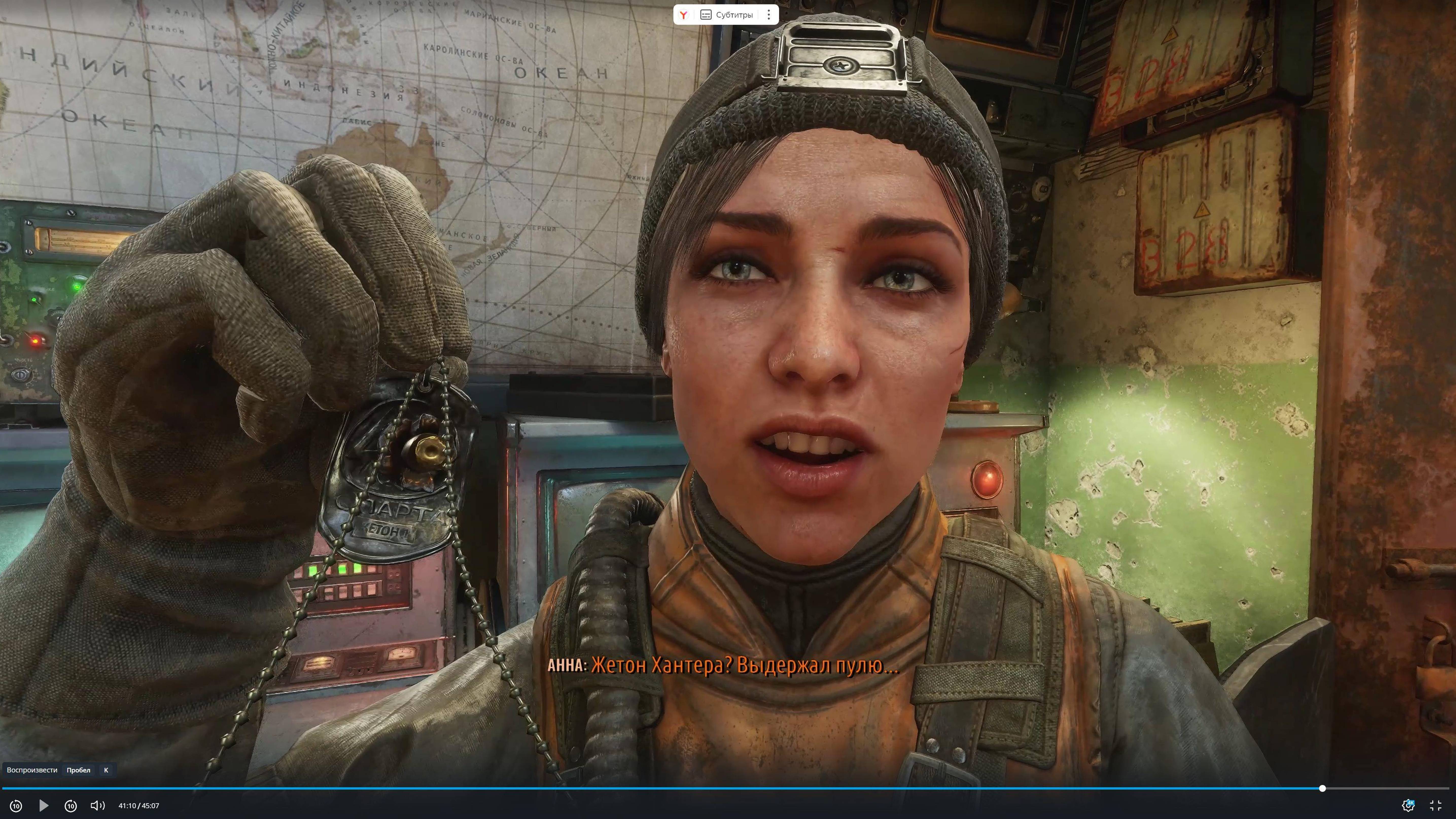Screen dimensions: 1456x819
Task: Enter fullscreen mode in the video player
Action: [x=1436, y=806]
